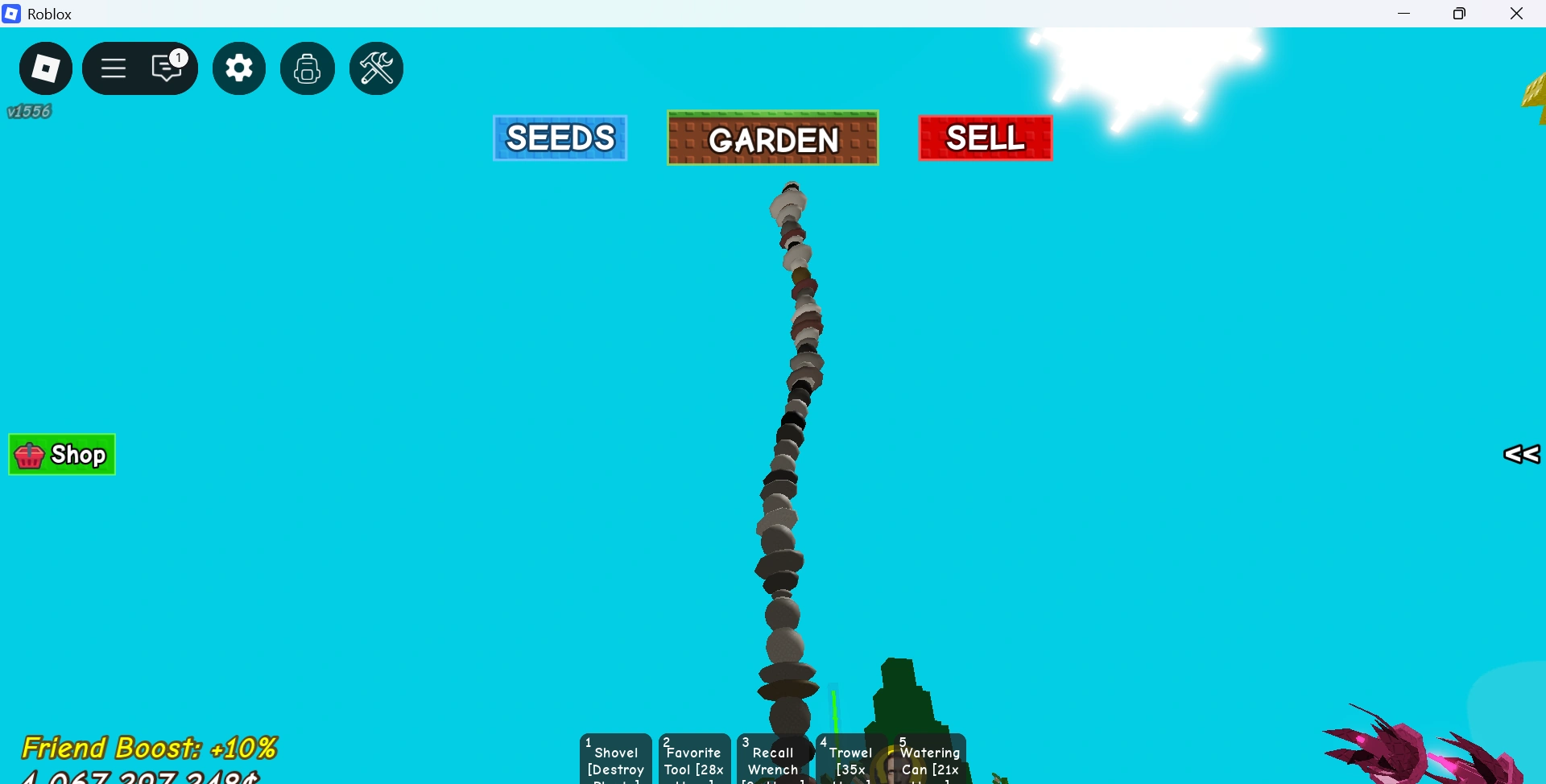Click the Shop button
The height and width of the screenshot is (784, 1546).
point(62,454)
